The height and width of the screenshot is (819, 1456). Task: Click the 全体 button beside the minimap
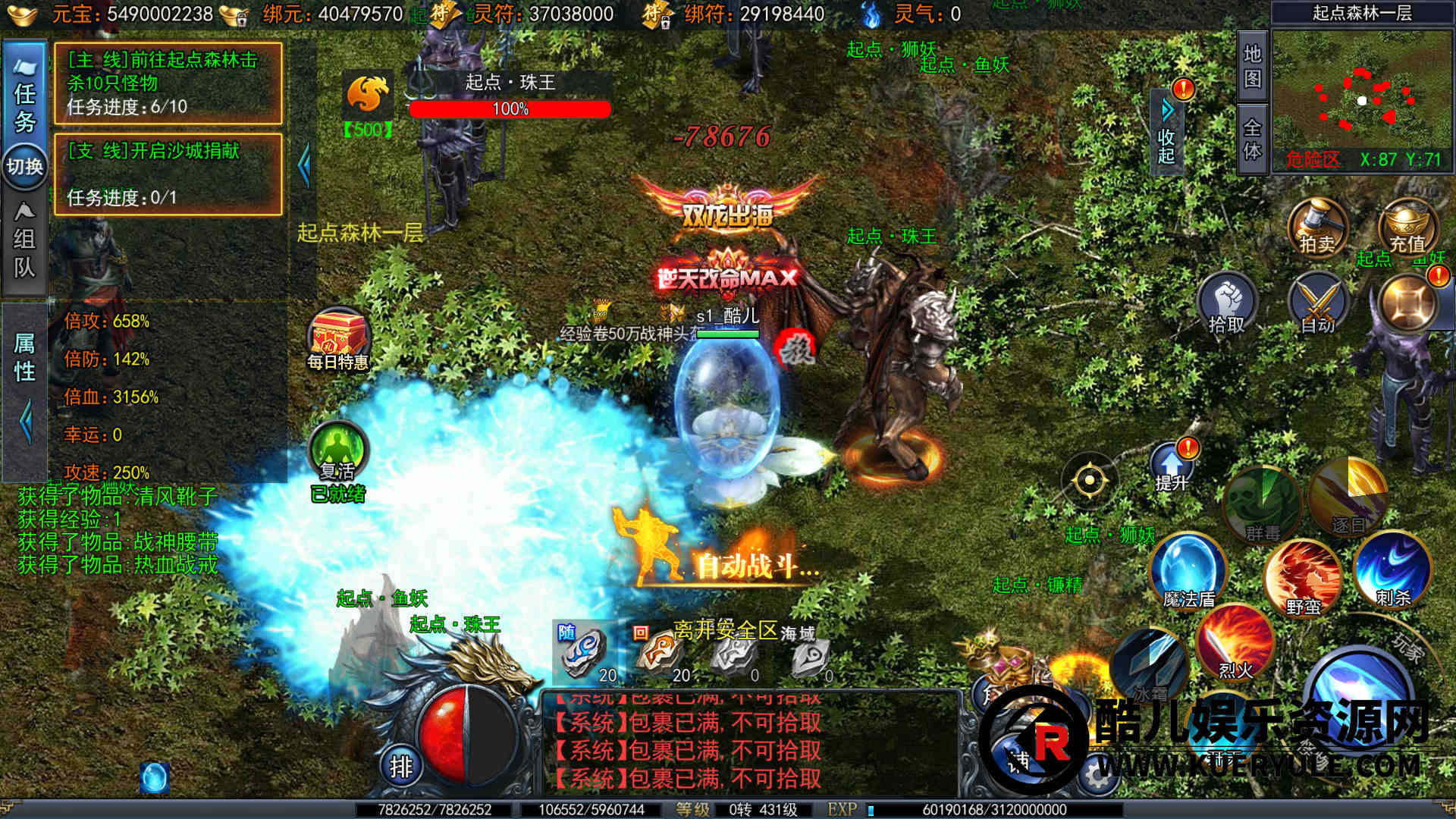(x=1252, y=139)
